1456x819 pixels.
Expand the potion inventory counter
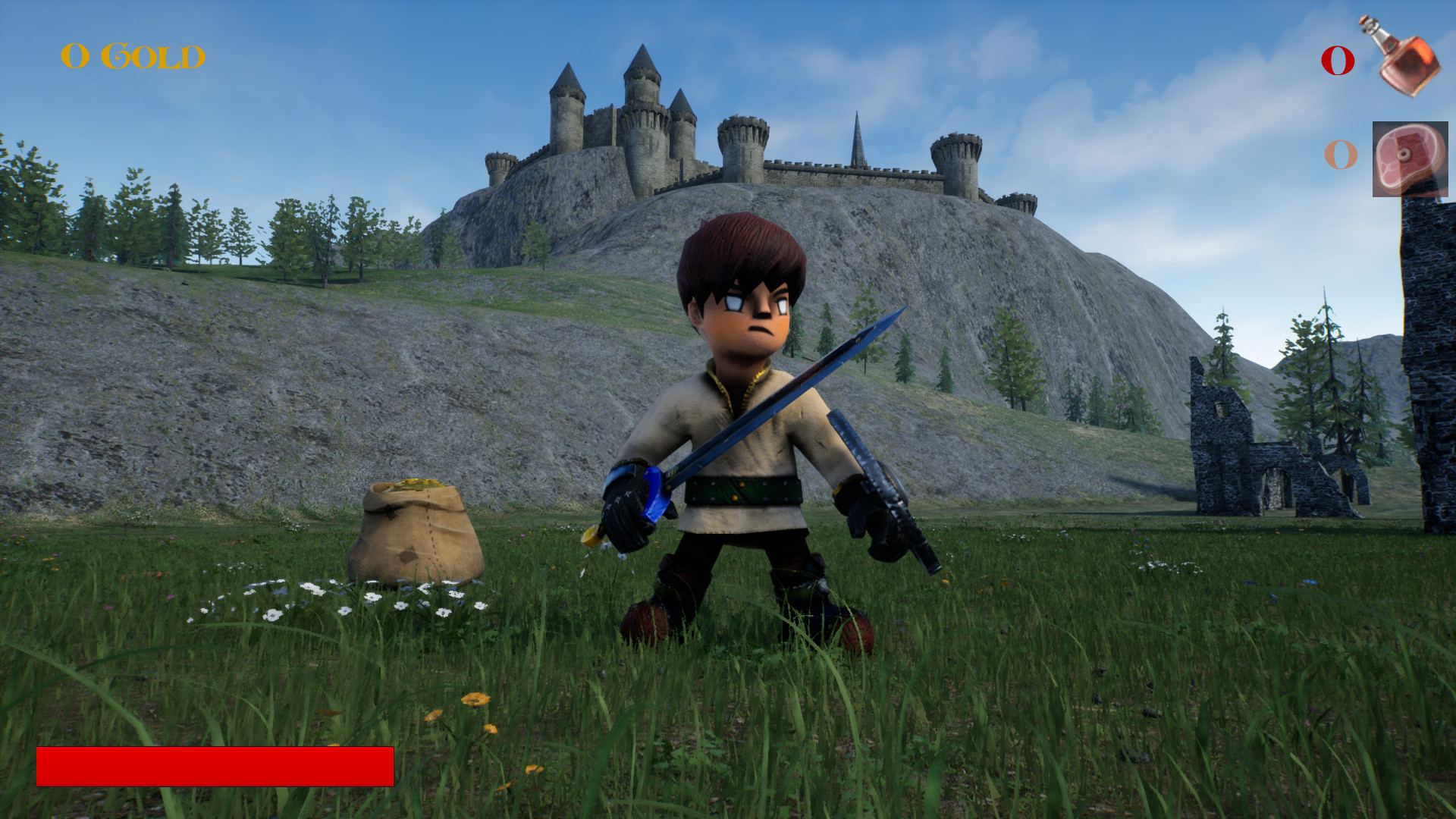tap(1338, 61)
